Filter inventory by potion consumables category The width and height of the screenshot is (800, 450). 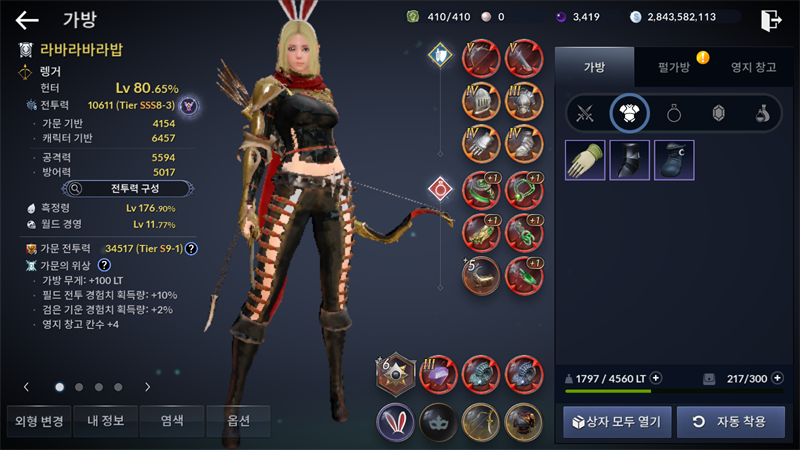point(762,113)
